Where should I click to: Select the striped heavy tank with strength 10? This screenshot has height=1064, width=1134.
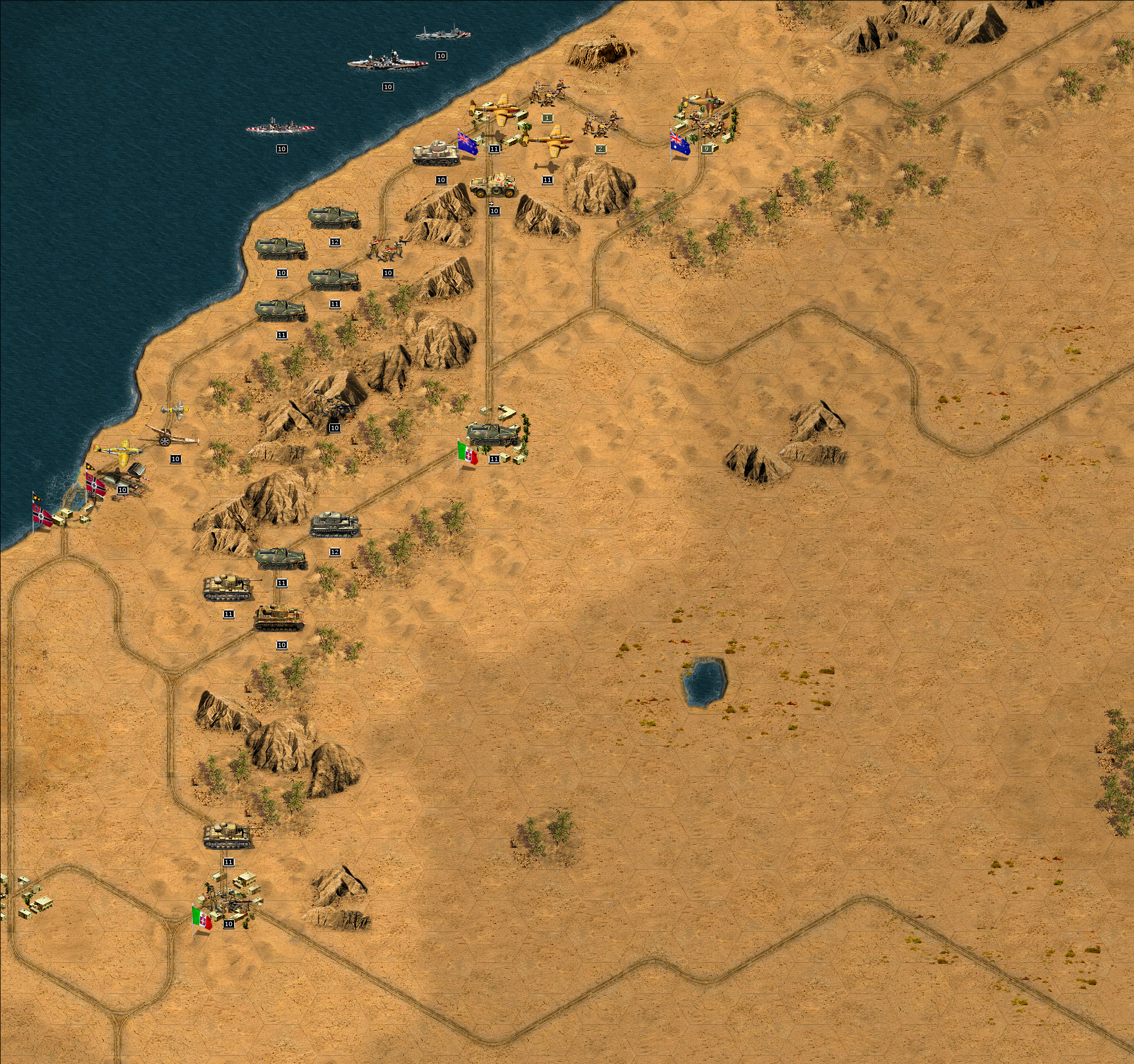pyautogui.click(x=279, y=618)
